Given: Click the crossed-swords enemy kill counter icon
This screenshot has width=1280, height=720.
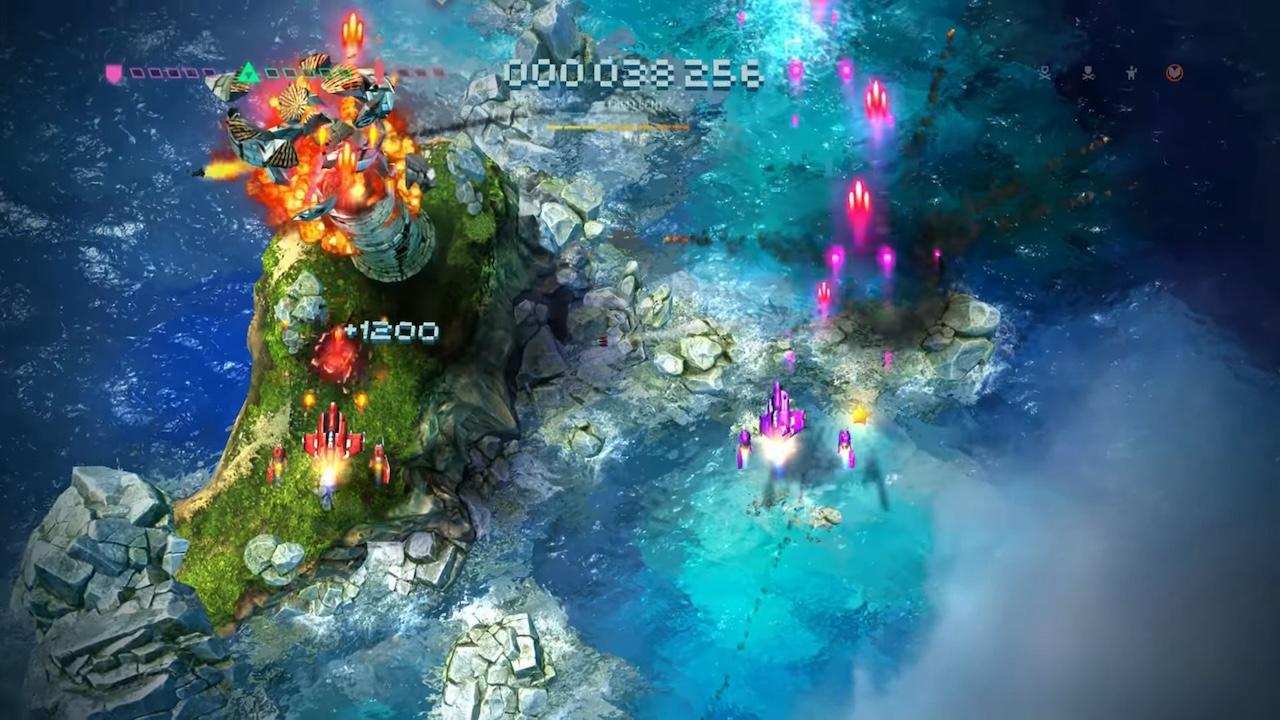Looking at the screenshot, I should [x=1045, y=73].
